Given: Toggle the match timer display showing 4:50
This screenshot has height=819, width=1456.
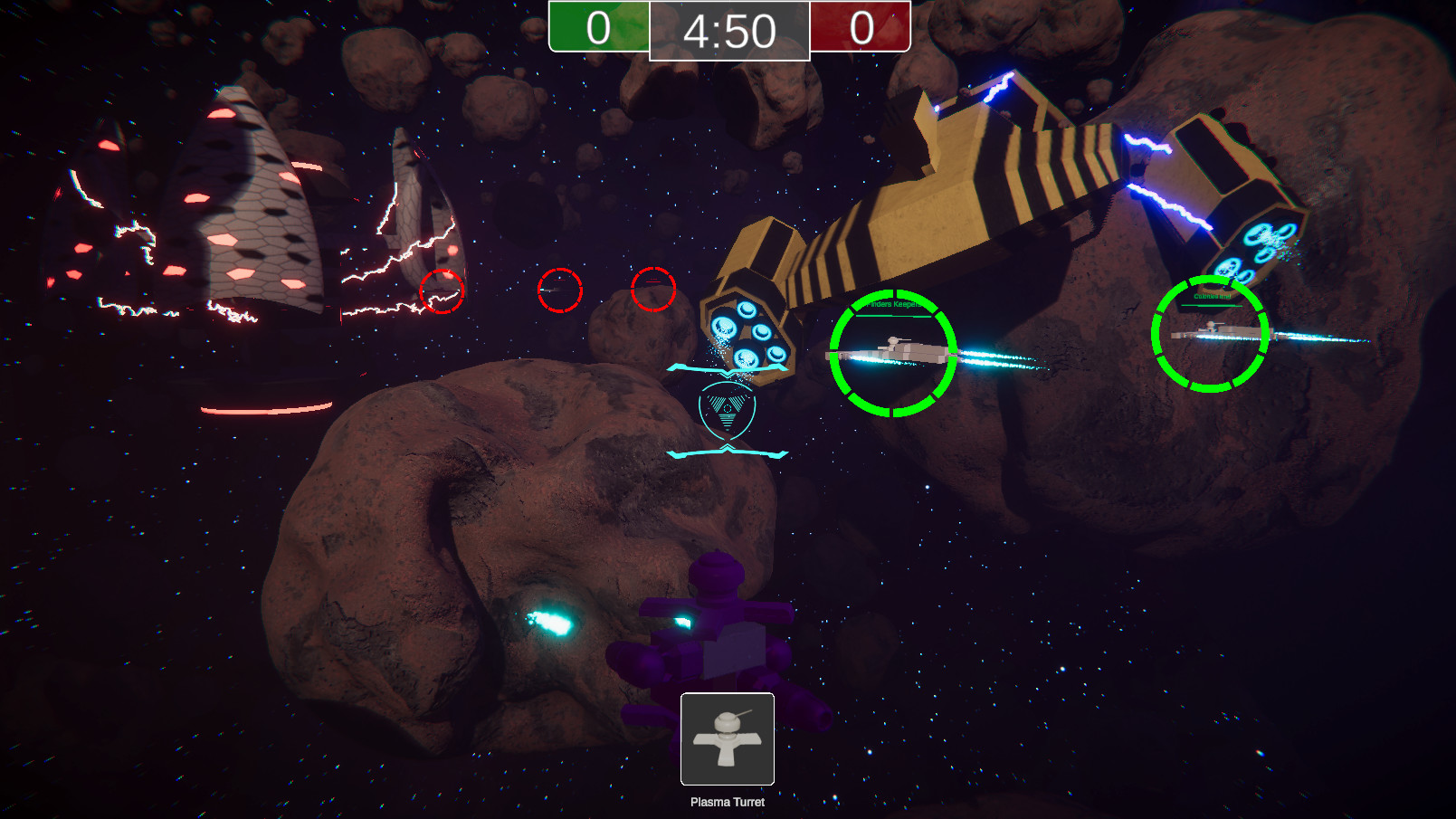Looking at the screenshot, I should tap(729, 32).
